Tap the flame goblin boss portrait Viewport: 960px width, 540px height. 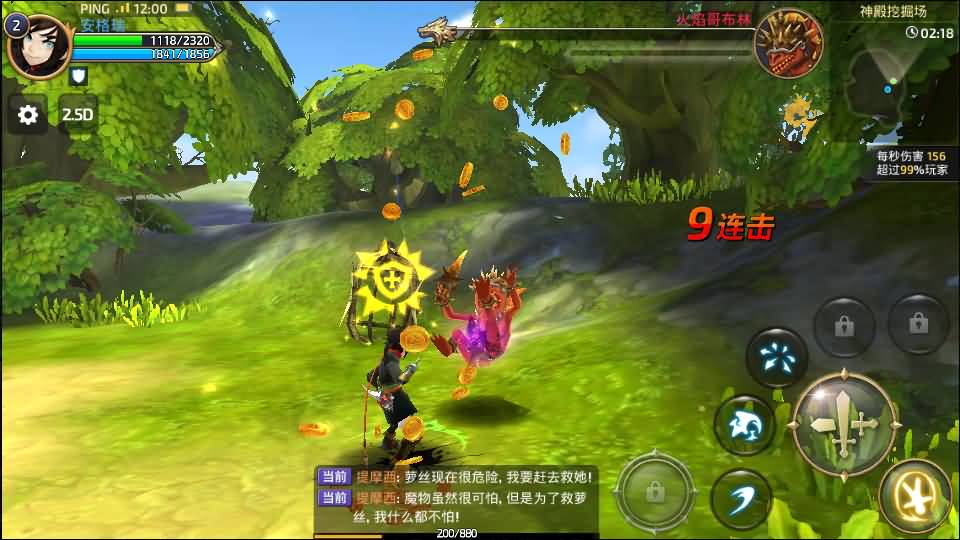788,43
